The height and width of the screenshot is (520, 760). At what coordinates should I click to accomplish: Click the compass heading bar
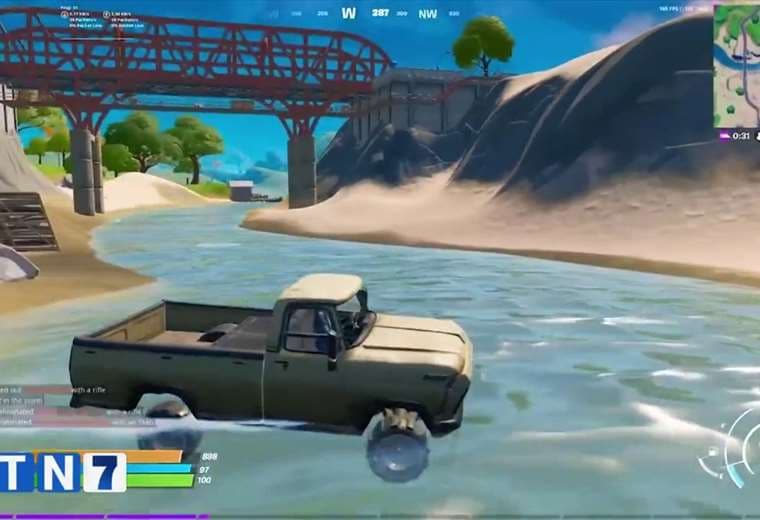pos(380,13)
